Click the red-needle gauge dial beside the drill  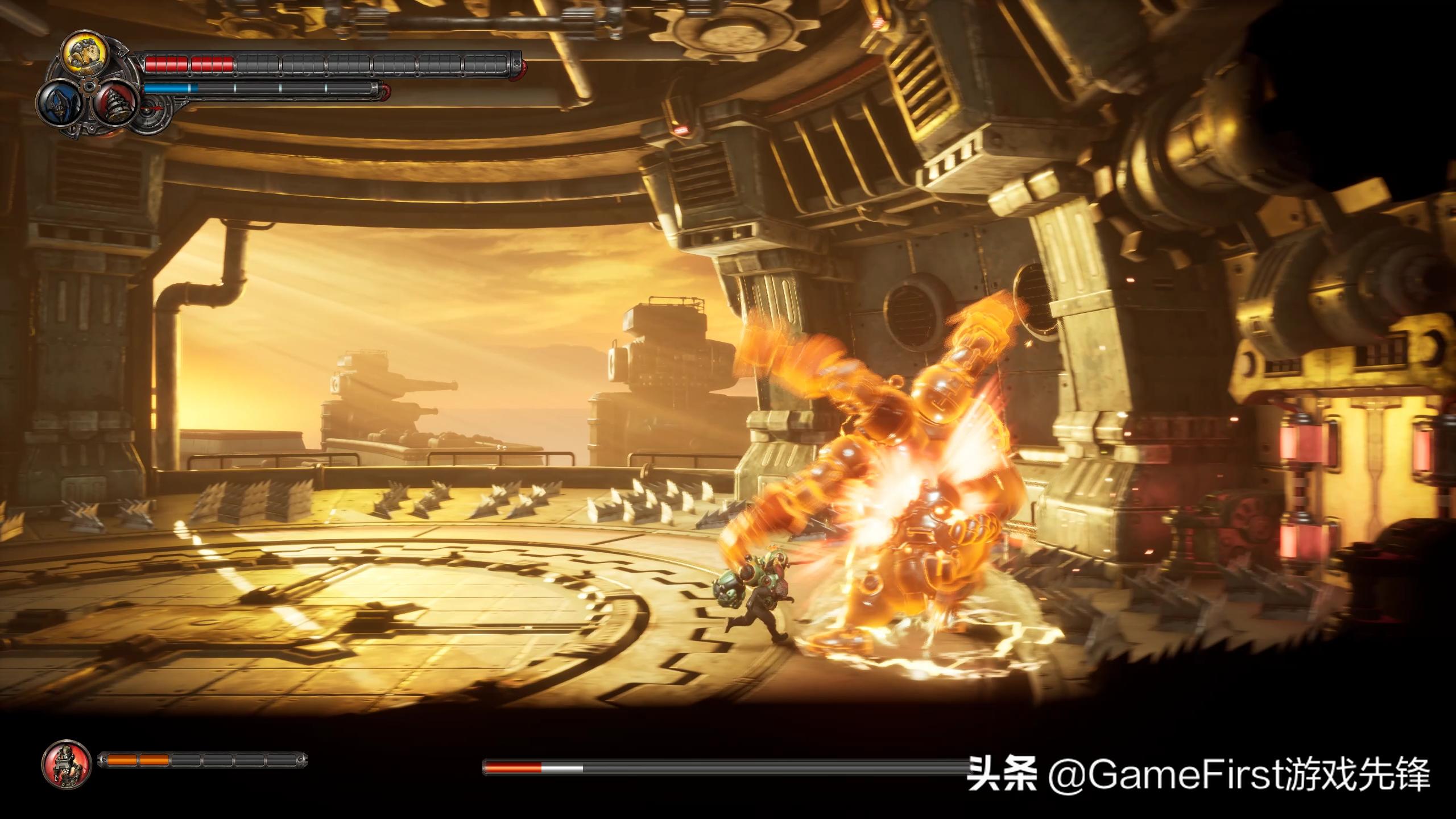(x=152, y=108)
